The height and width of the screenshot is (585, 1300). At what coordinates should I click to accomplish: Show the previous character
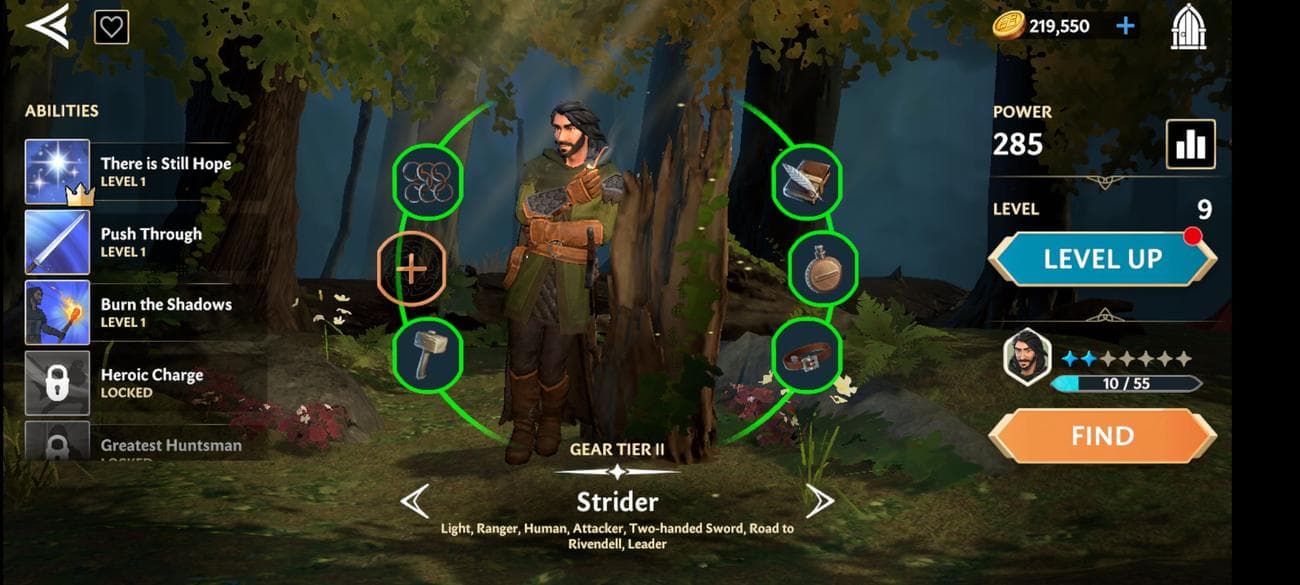coord(415,500)
